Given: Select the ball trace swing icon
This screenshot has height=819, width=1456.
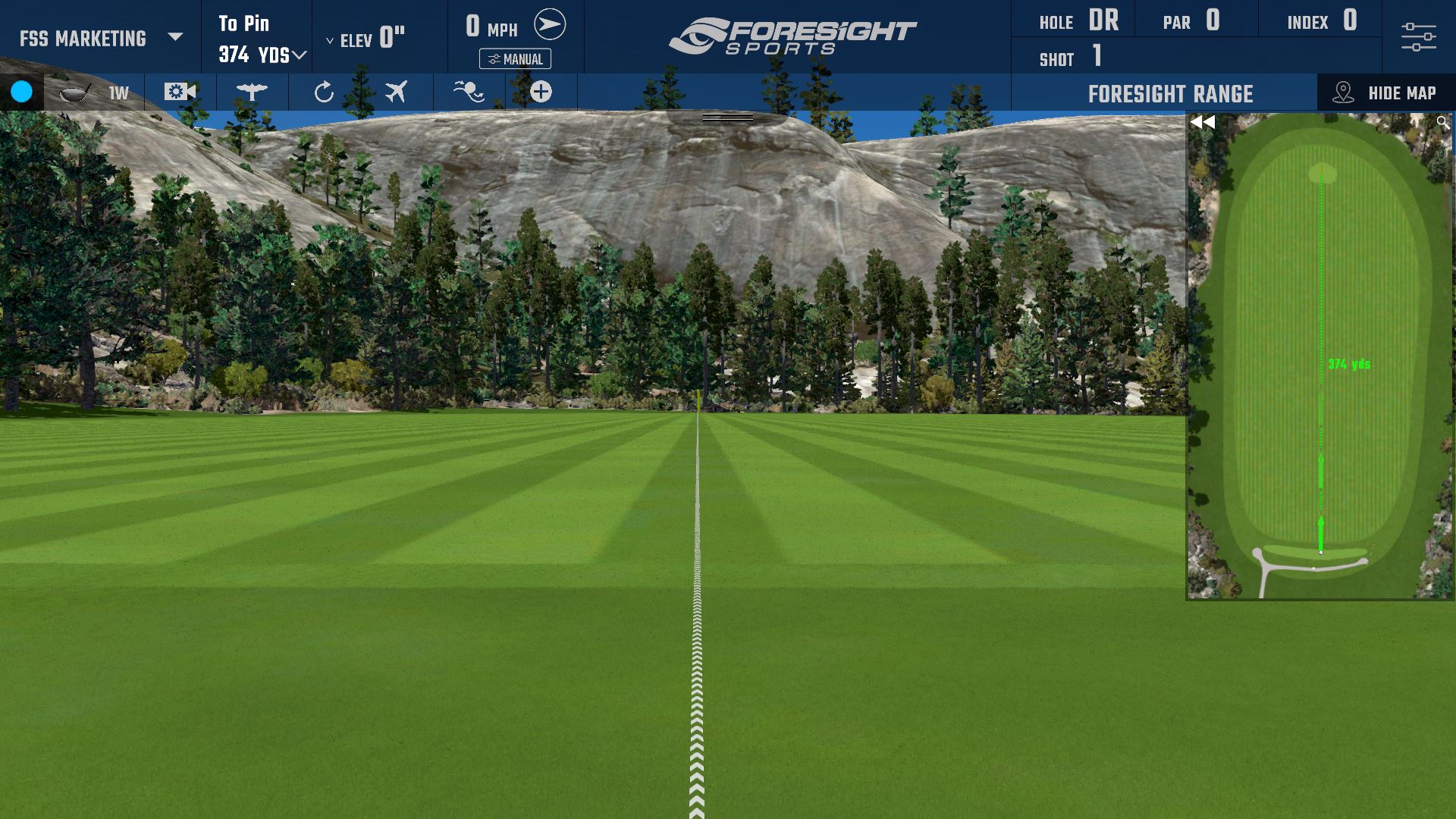Looking at the screenshot, I should pos(468,92).
